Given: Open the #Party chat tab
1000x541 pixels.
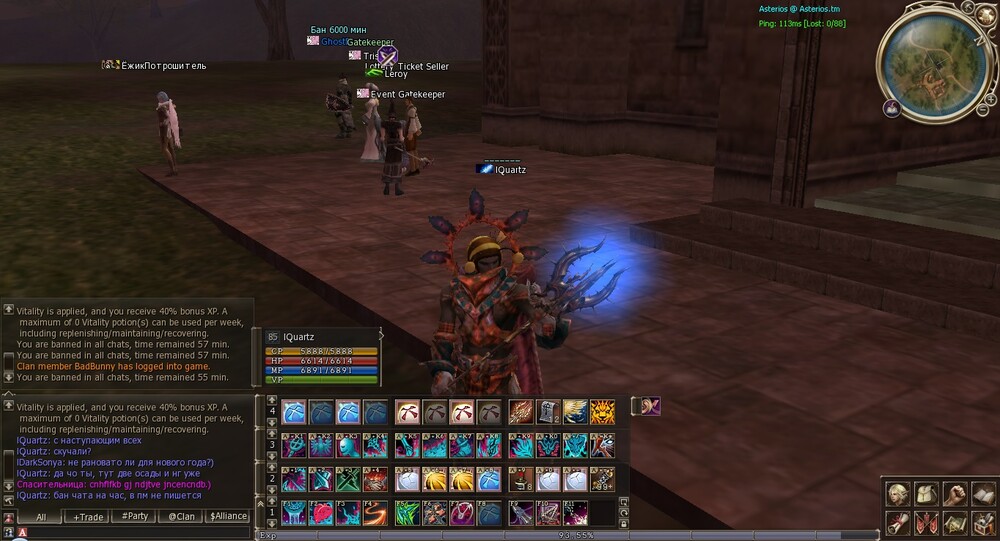Looking at the screenshot, I should click(x=134, y=516).
